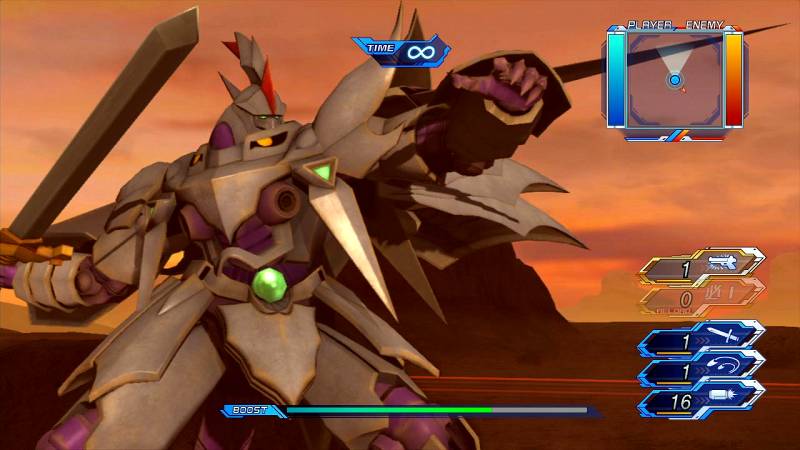Select the sword melee weapon slot

(702, 340)
